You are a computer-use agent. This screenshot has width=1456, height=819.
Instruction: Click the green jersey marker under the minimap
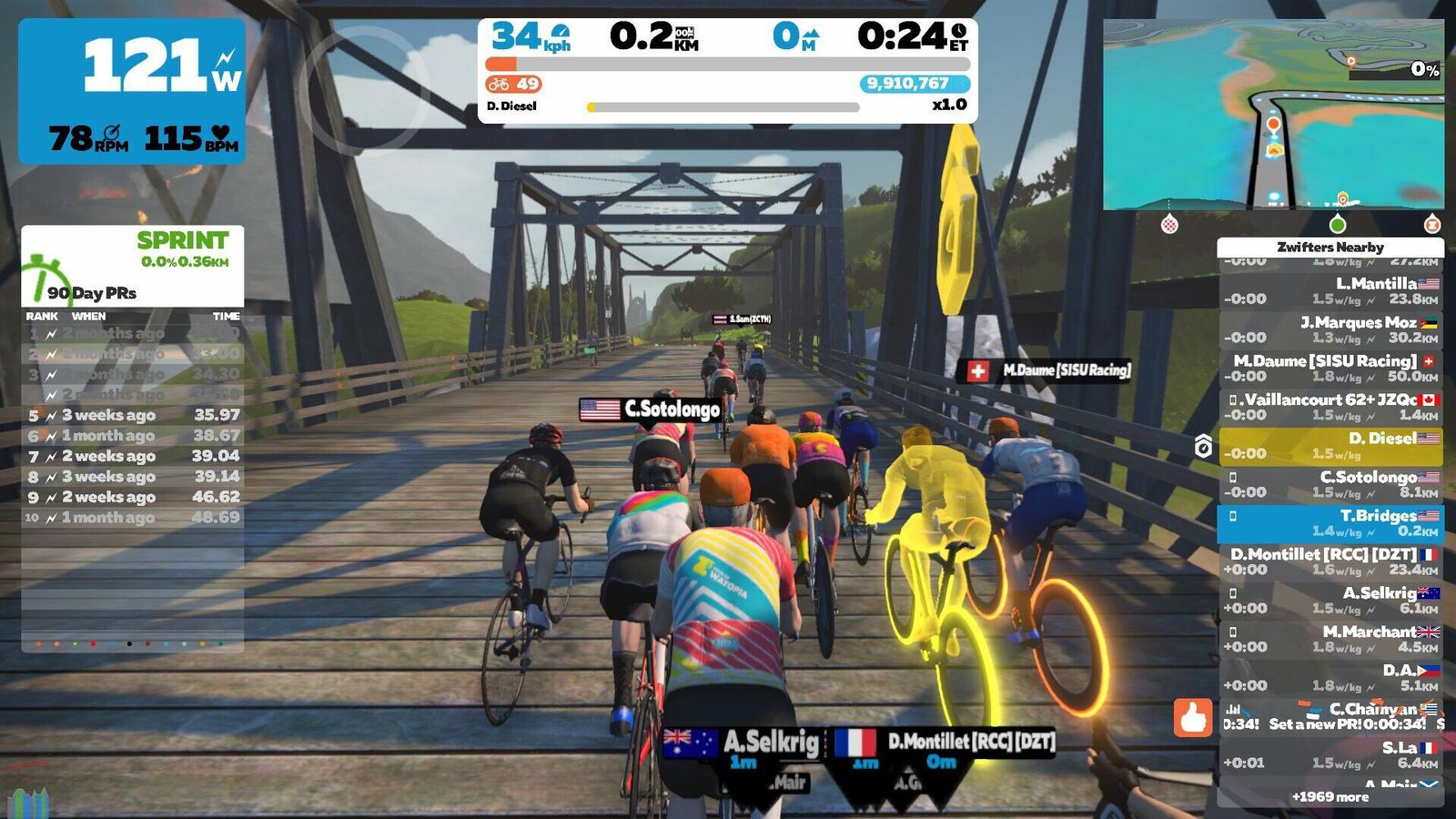tap(1337, 224)
